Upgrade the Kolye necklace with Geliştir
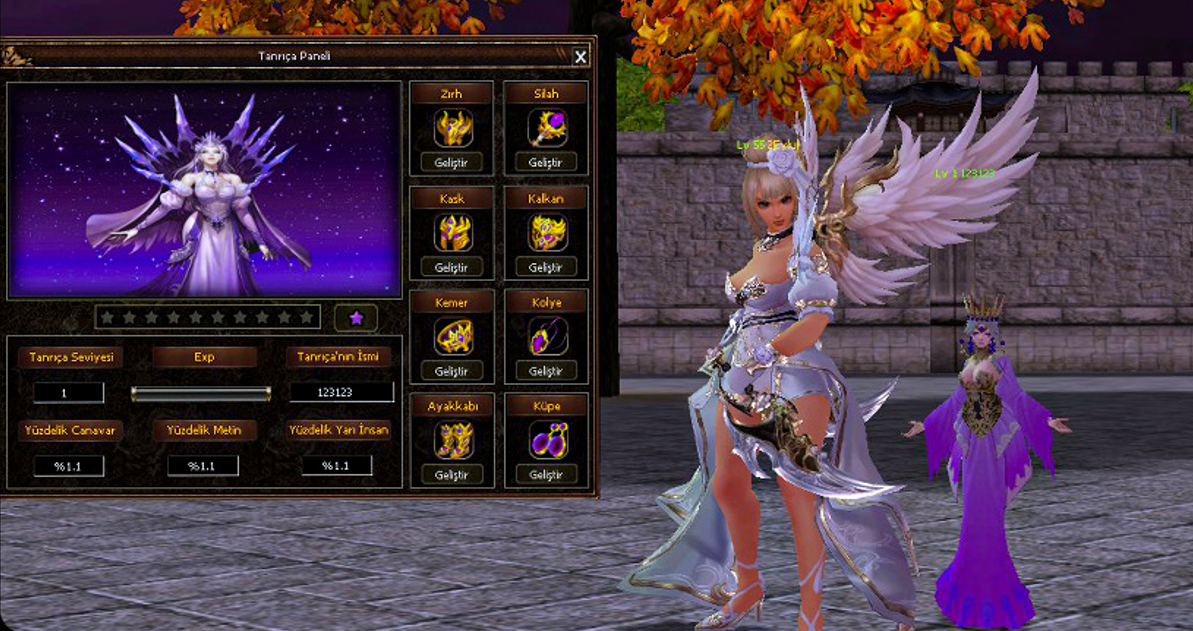1193x631 pixels. (x=546, y=372)
